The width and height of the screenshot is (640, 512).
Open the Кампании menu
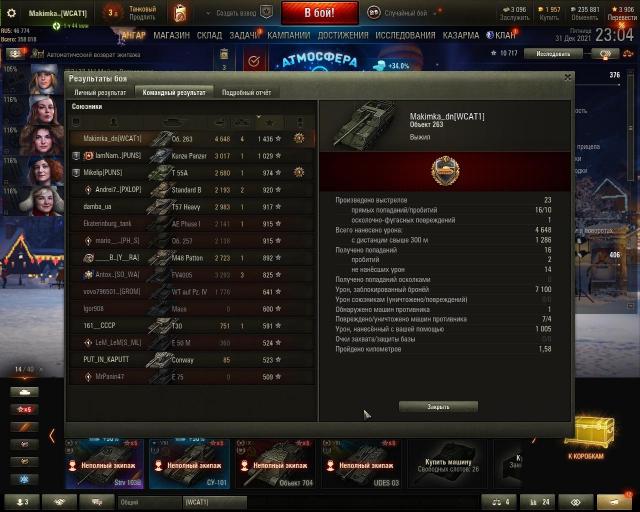pyautogui.click(x=288, y=35)
